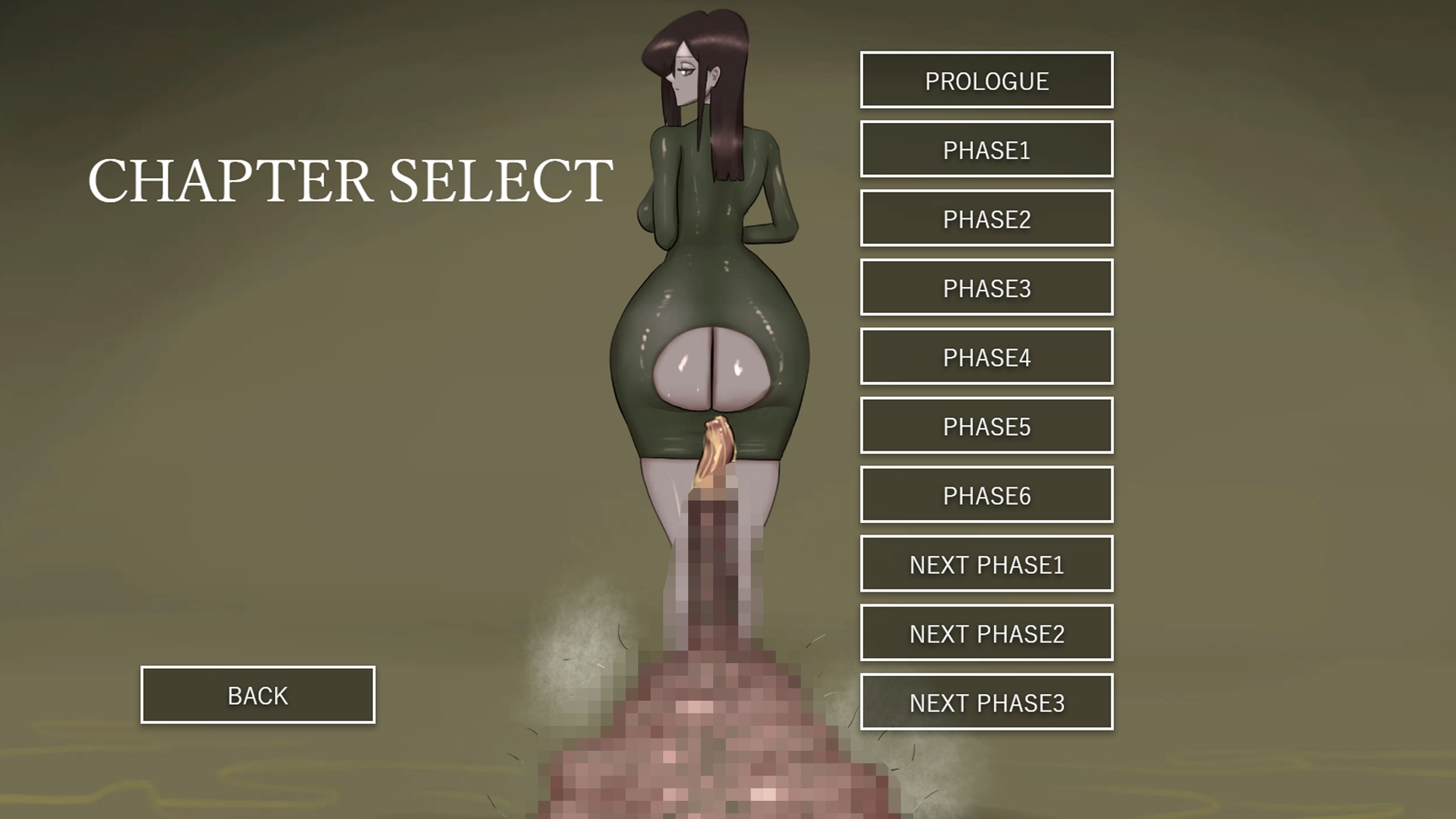This screenshot has height=819, width=1456.
Task: Open the NEXT PHASE1 chapter
Action: point(986,564)
